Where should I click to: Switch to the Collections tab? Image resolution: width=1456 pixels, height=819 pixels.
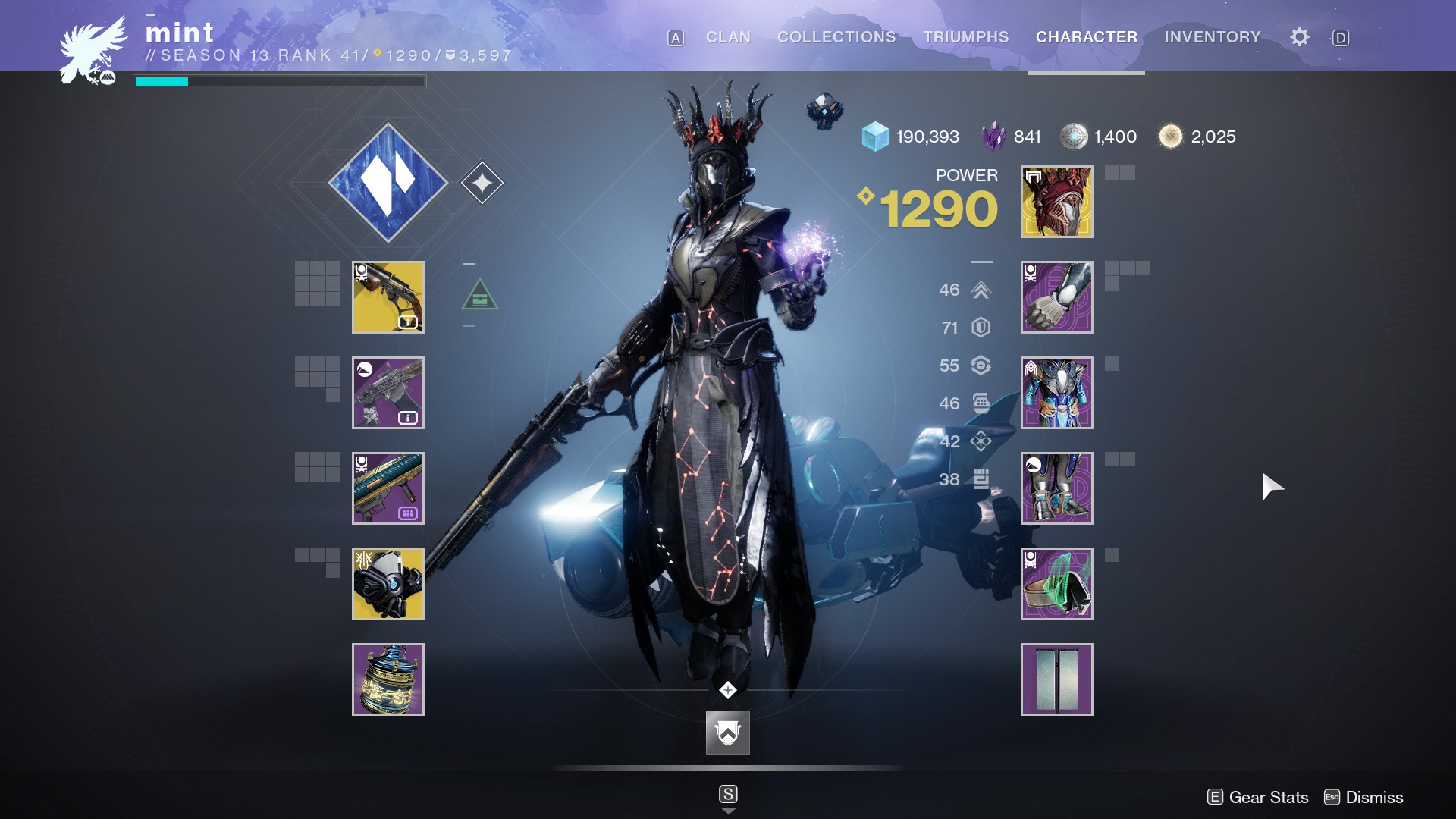[836, 37]
